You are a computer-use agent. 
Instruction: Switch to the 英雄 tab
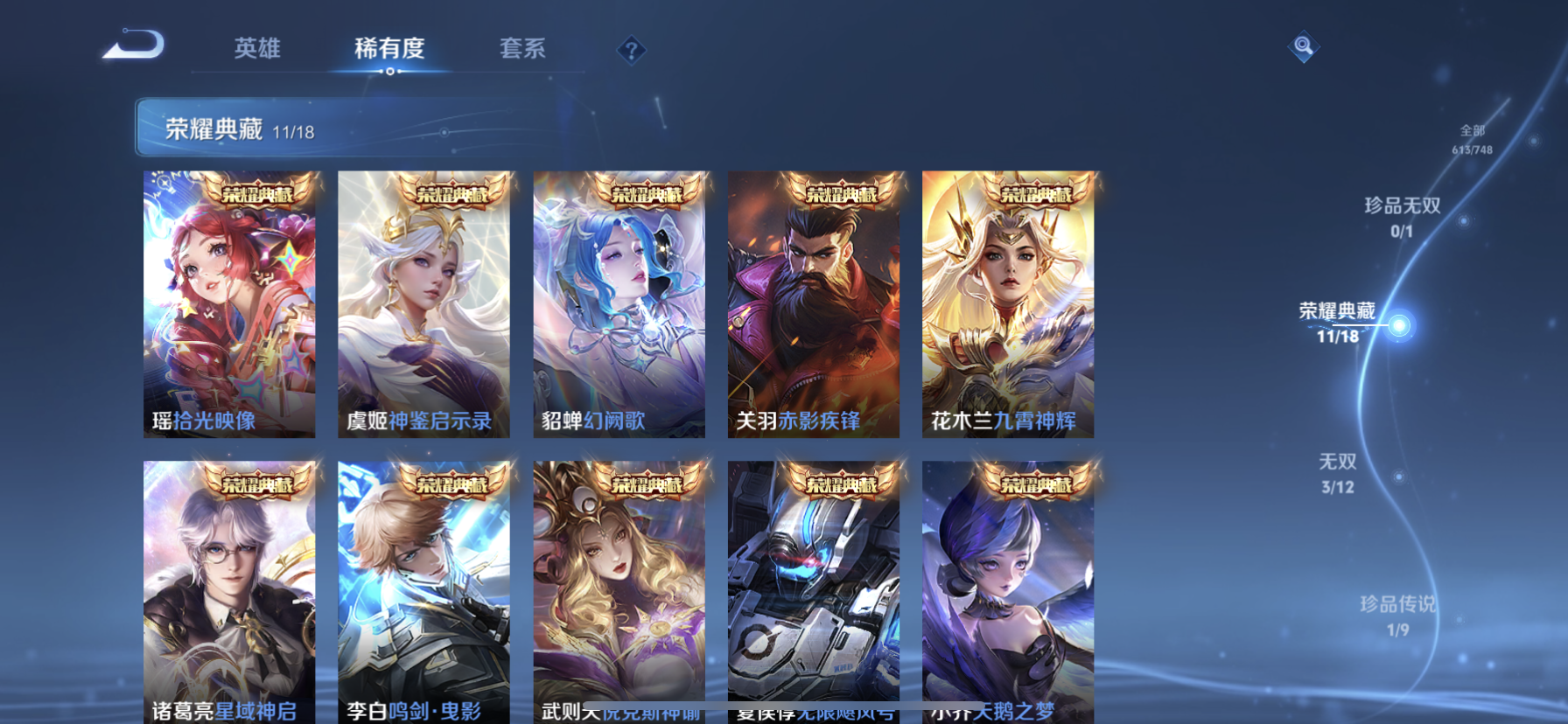pyautogui.click(x=257, y=50)
